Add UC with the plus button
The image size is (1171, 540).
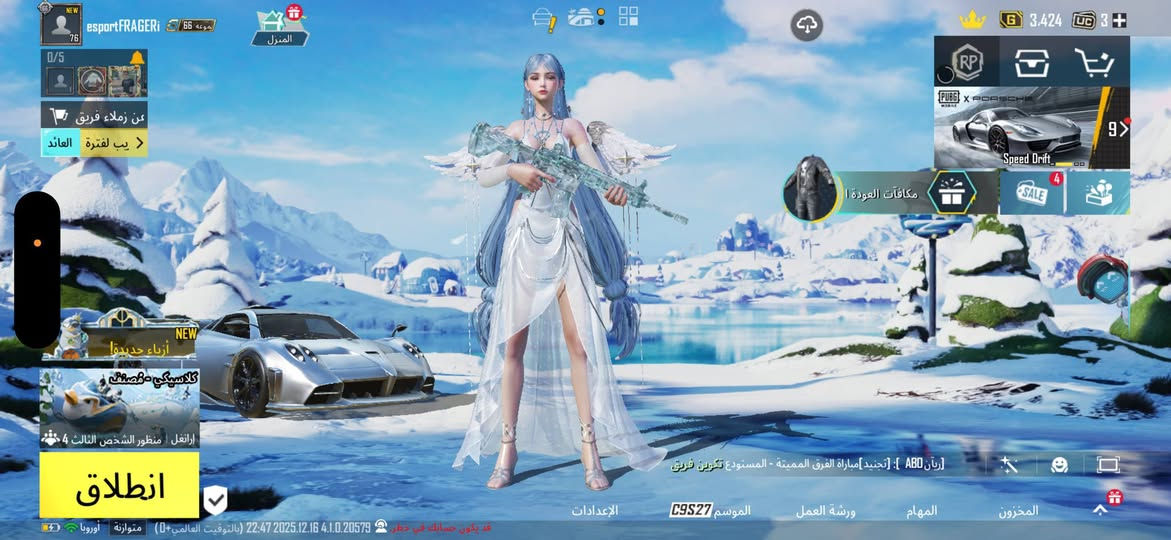click(x=1120, y=20)
